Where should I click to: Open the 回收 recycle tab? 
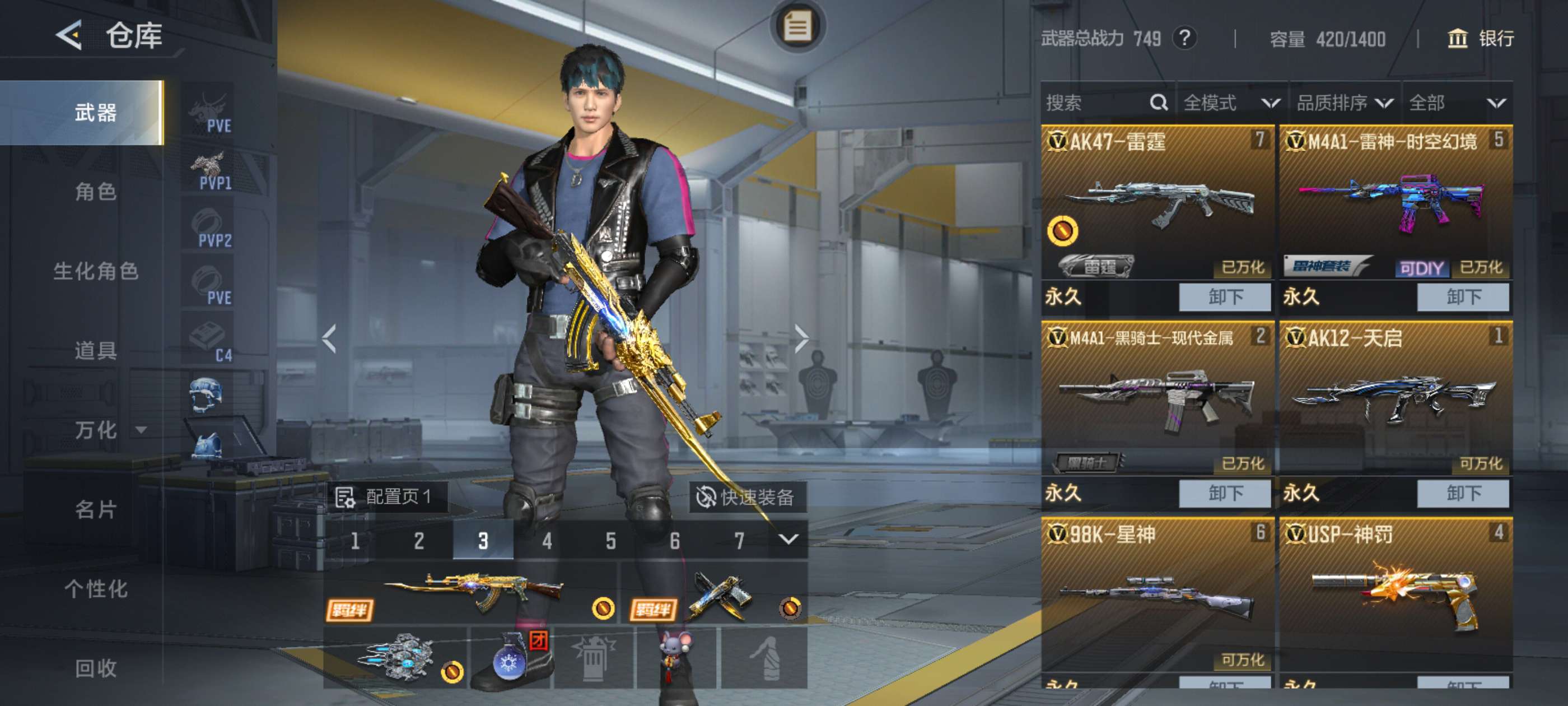96,668
